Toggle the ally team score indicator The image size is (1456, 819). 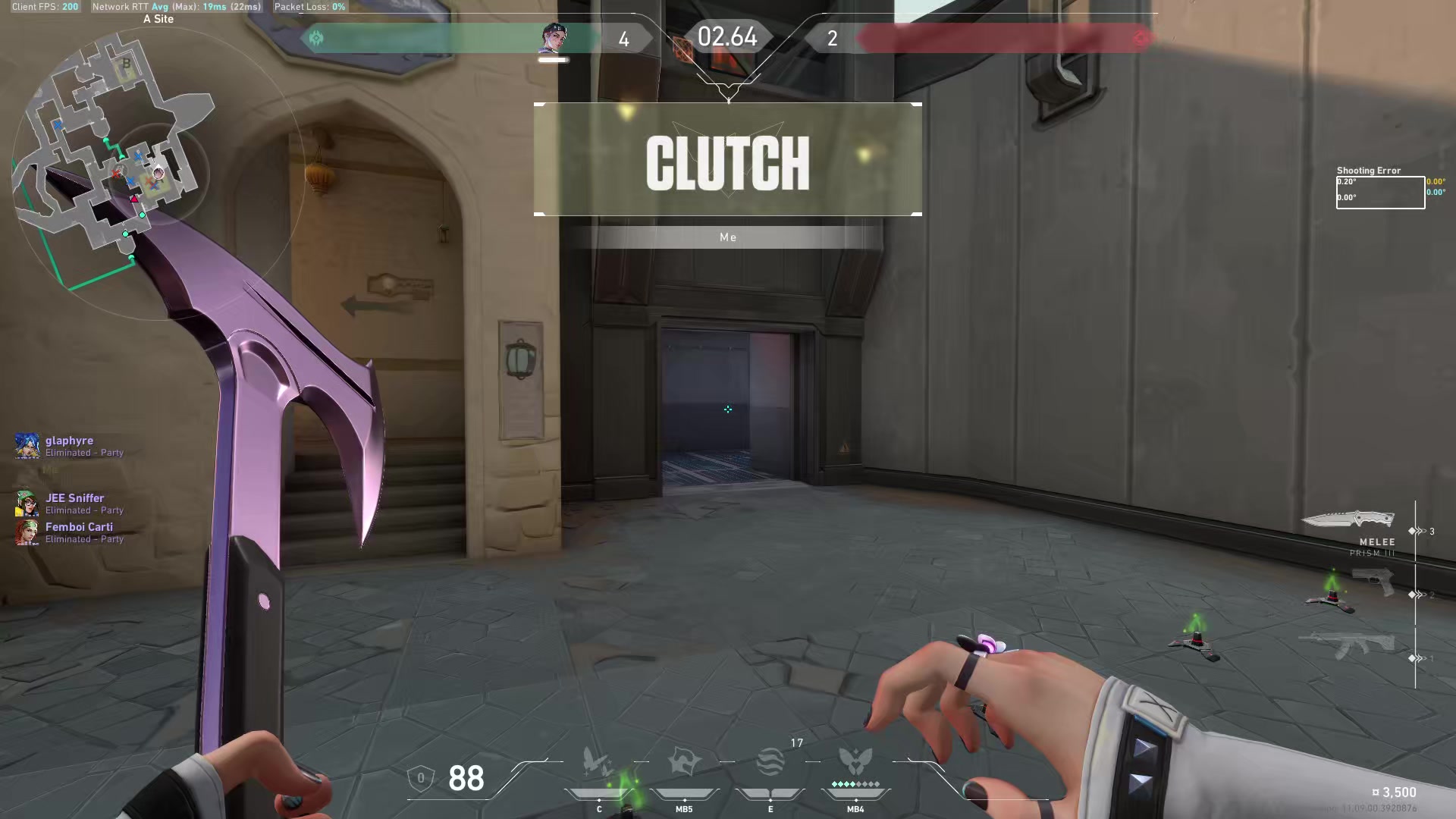624,38
